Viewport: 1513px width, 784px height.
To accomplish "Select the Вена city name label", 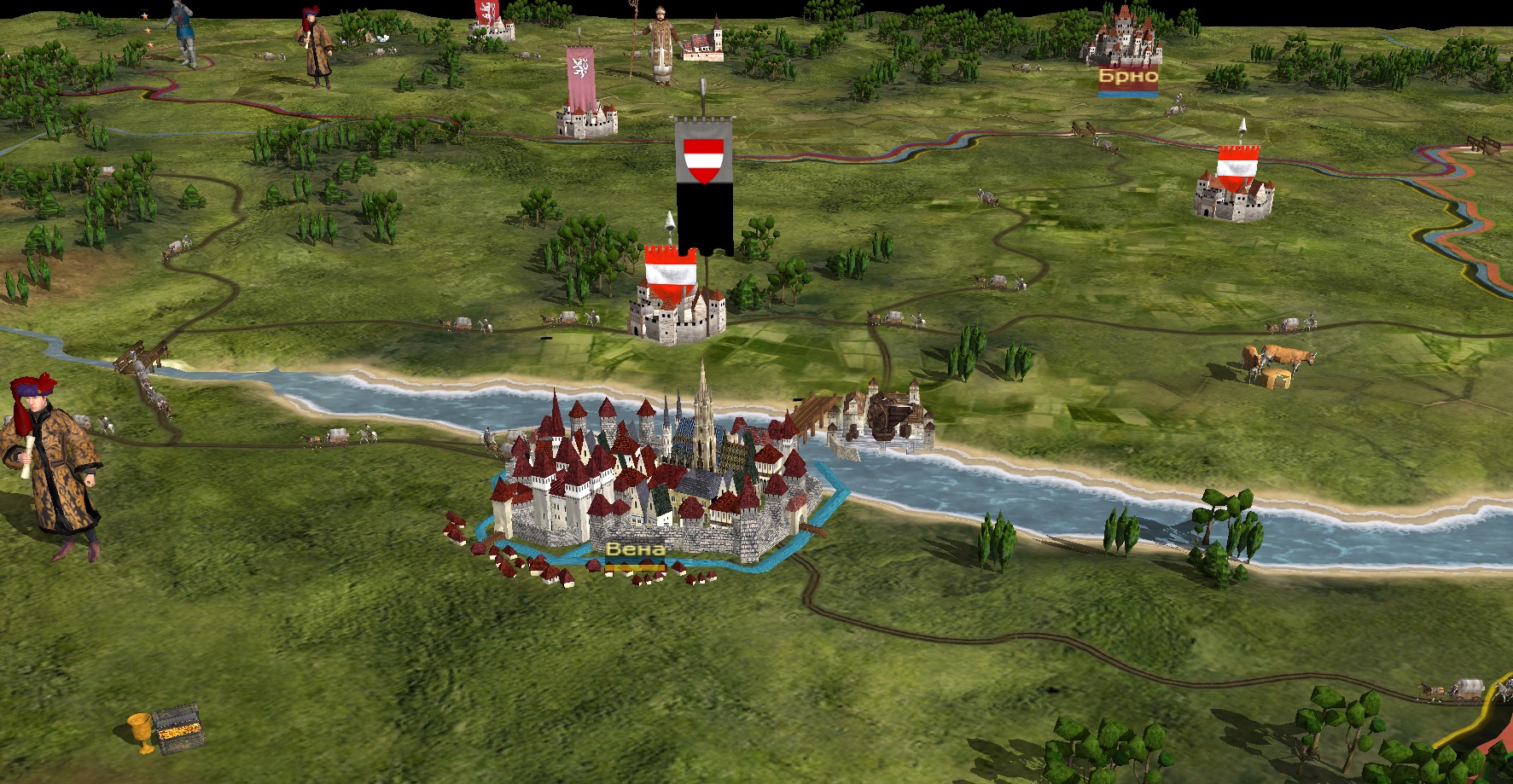I will 635,549.
